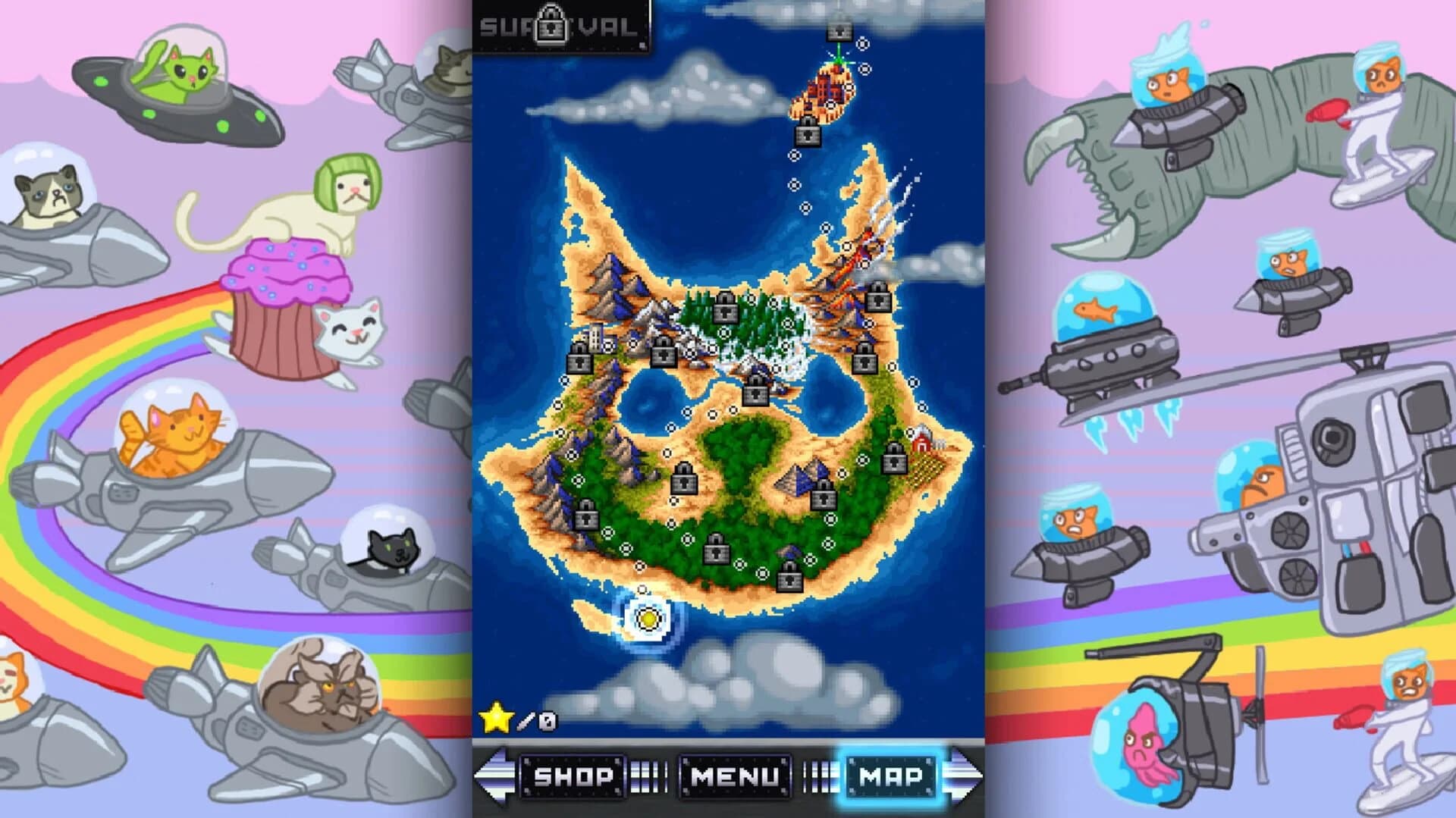Image resolution: width=1456 pixels, height=818 pixels.
Task: Select the highlighted Map tab
Action: click(890, 775)
